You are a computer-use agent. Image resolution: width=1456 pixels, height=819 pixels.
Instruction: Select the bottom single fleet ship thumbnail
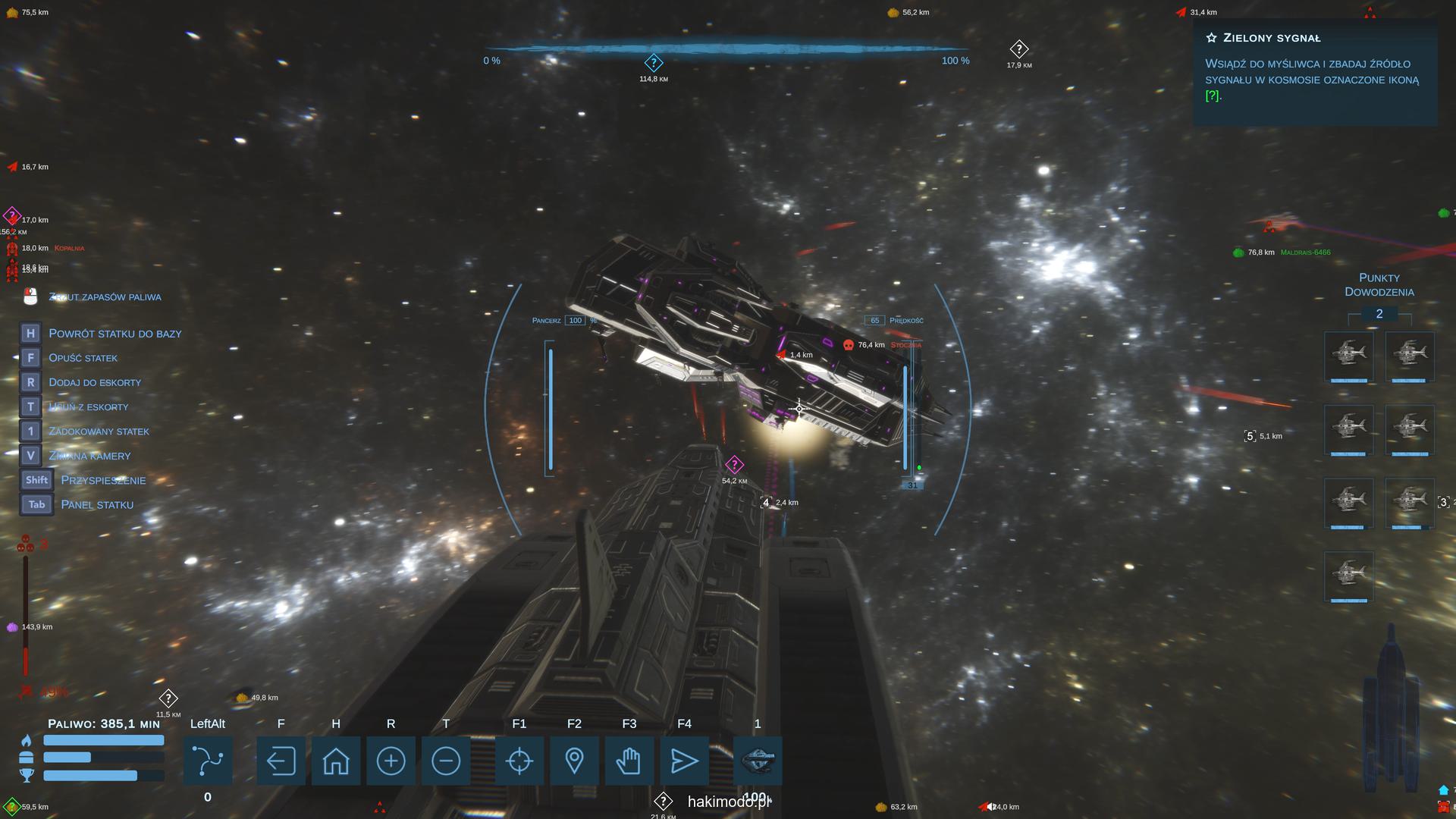point(1348,576)
